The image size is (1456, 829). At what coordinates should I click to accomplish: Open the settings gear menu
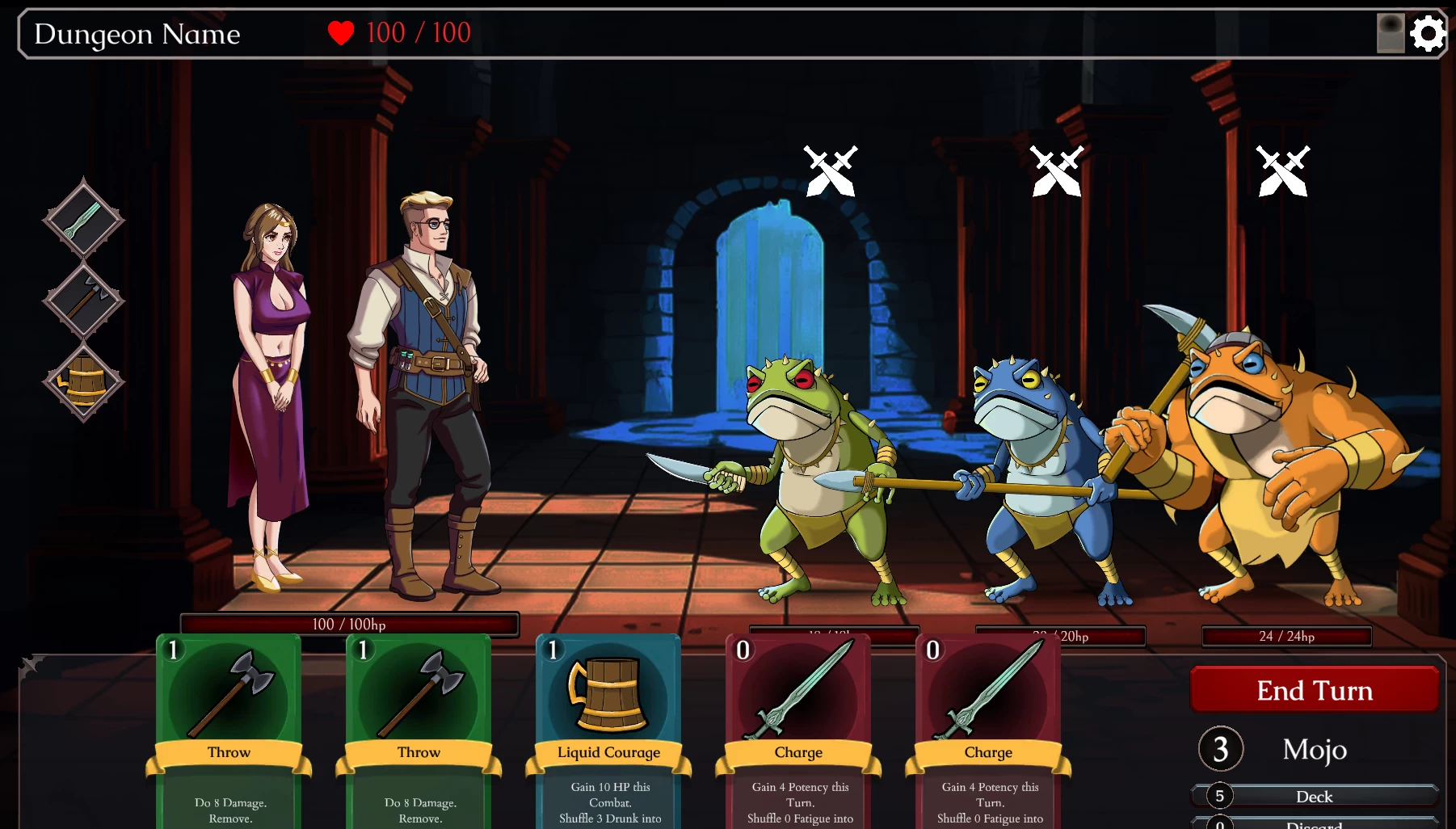1428,34
